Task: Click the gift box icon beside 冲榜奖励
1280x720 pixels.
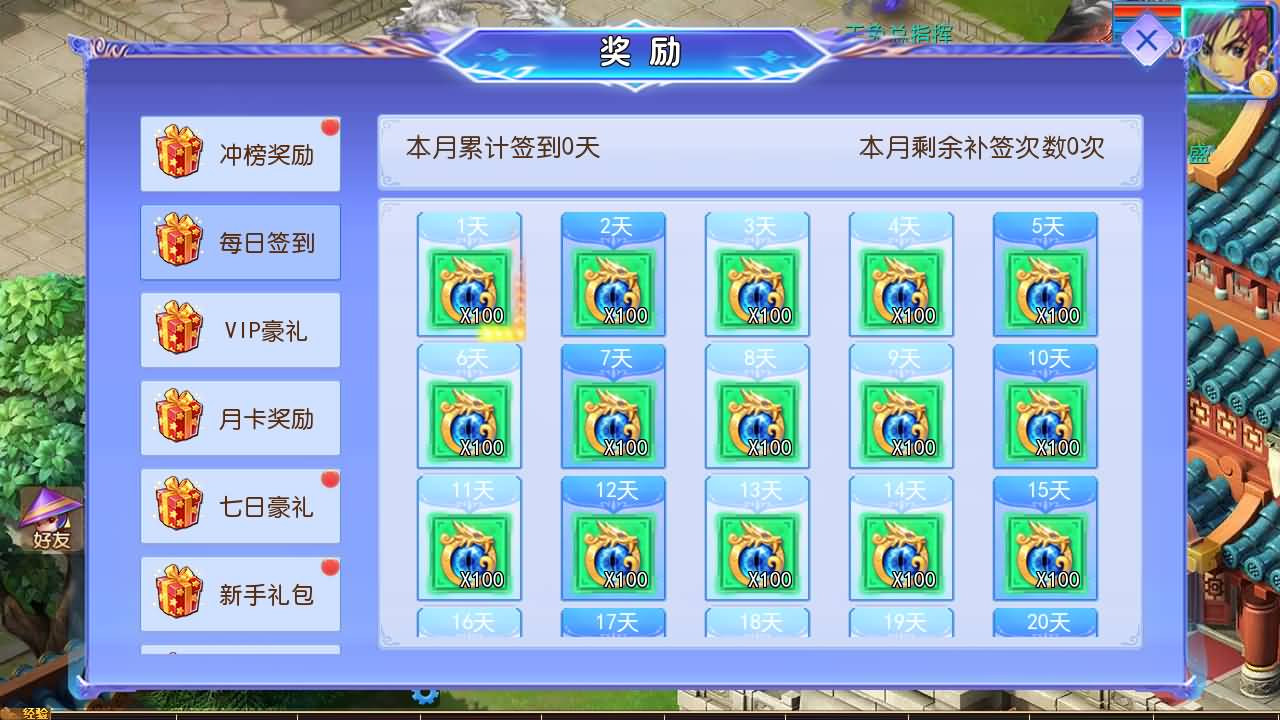Action: [x=176, y=152]
